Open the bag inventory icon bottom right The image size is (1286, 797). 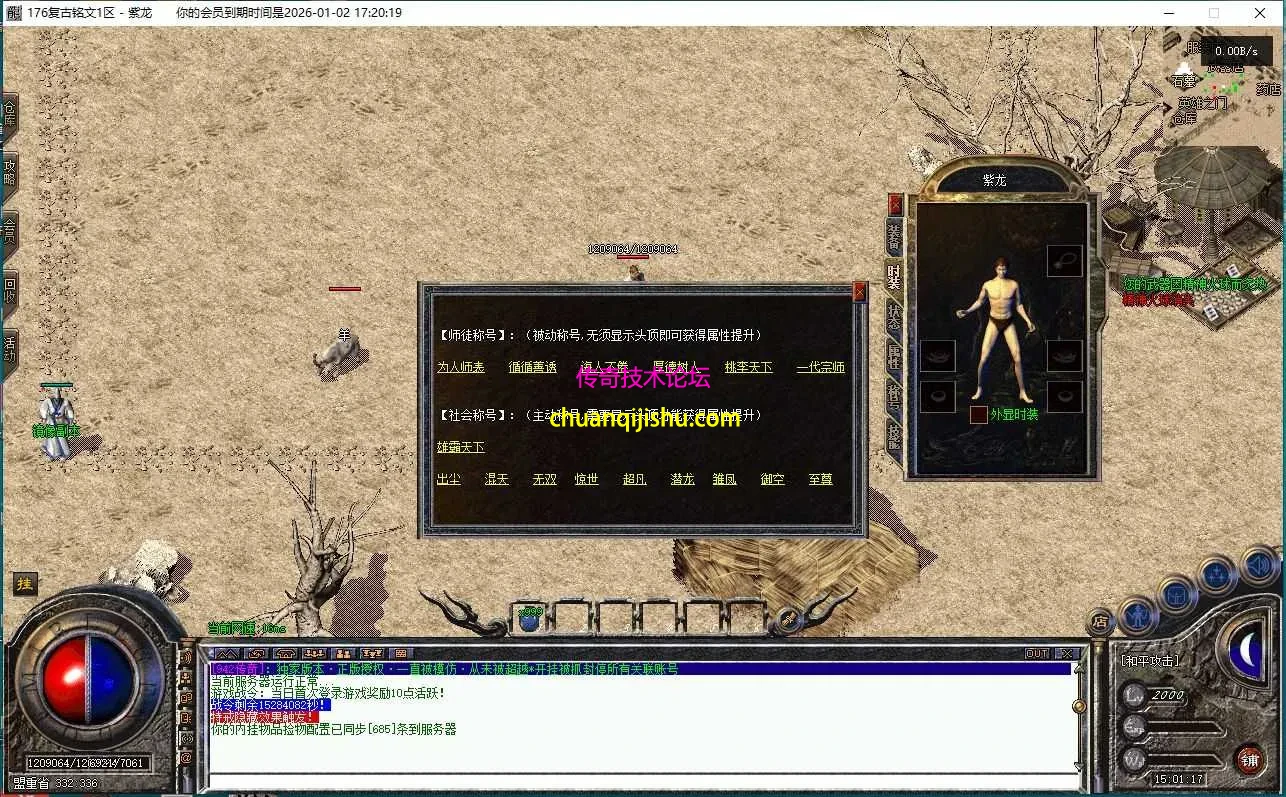tap(1177, 593)
